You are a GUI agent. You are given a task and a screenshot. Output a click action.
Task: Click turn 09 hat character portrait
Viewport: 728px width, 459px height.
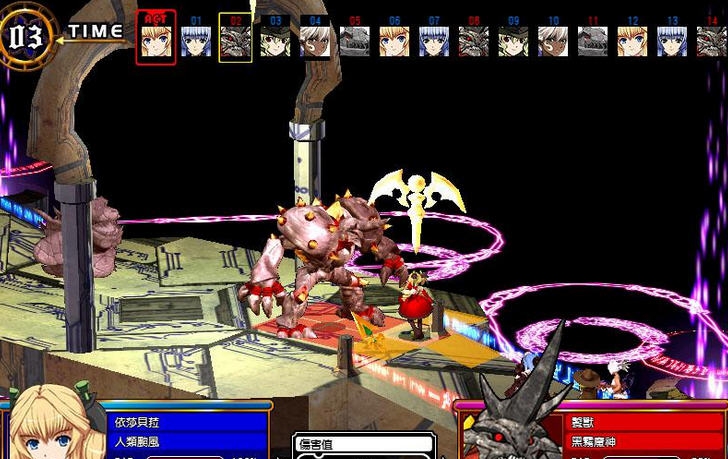(514, 40)
